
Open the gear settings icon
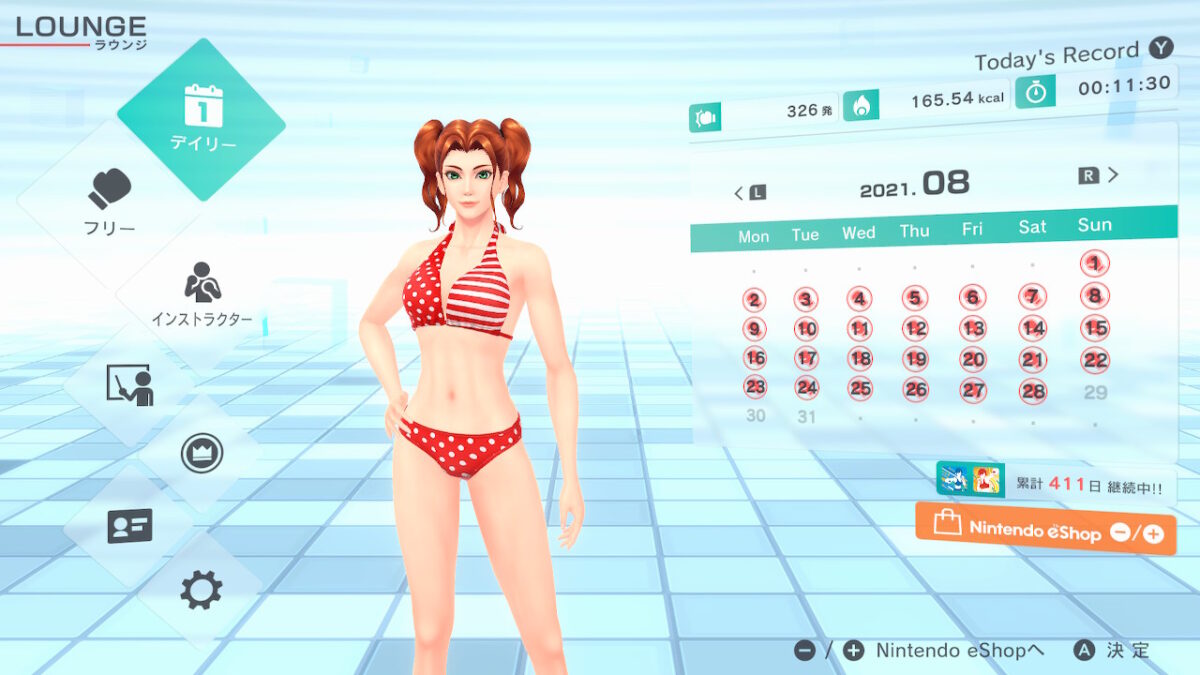coord(201,591)
